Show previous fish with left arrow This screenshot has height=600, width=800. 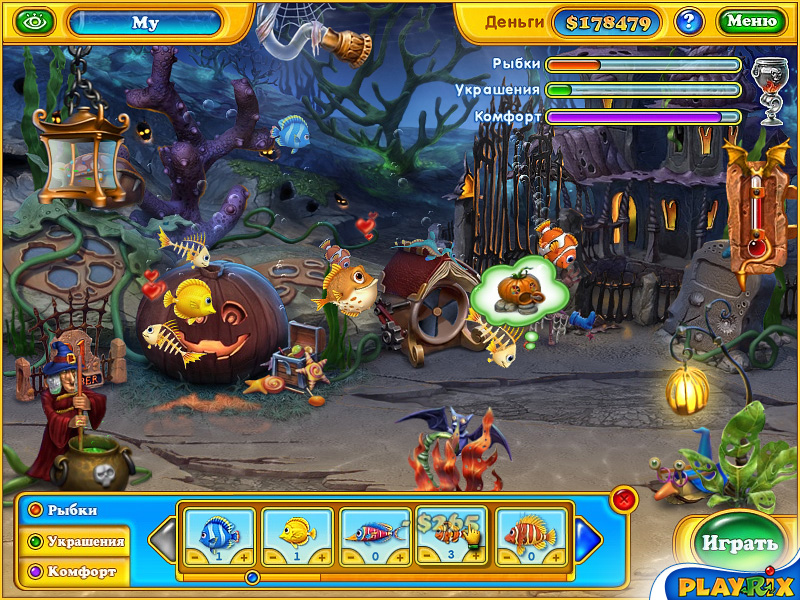[163, 539]
